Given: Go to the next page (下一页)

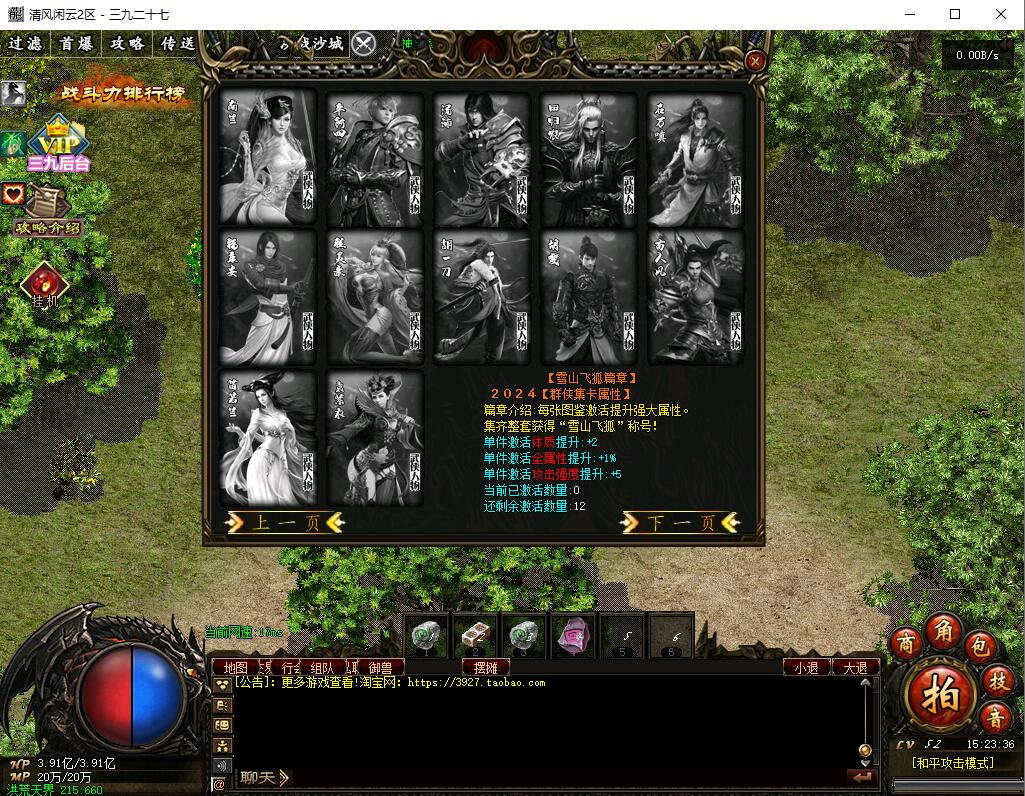Looking at the screenshot, I should [x=681, y=522].
